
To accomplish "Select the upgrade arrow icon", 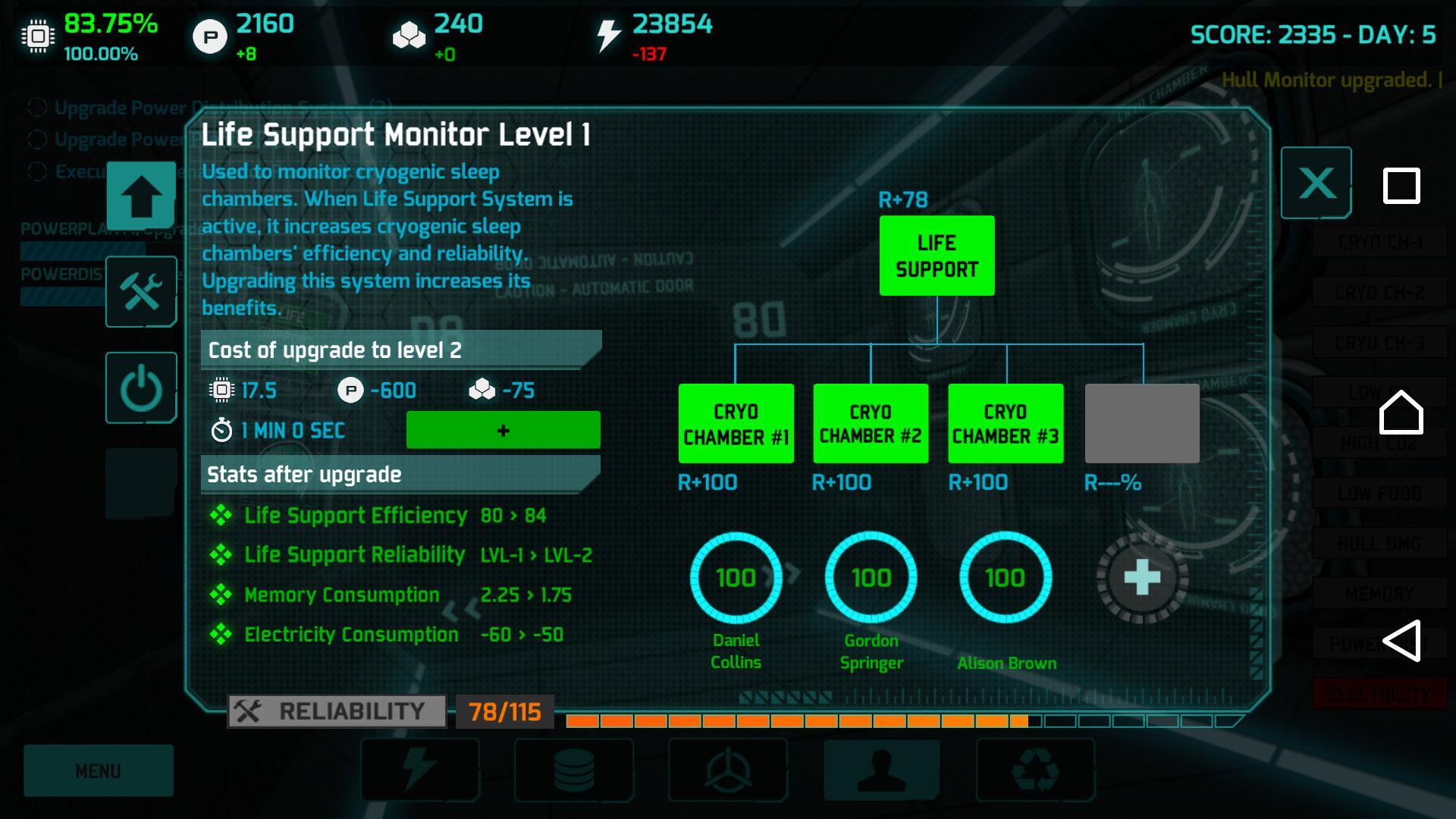I will click(x=141, y=195).
